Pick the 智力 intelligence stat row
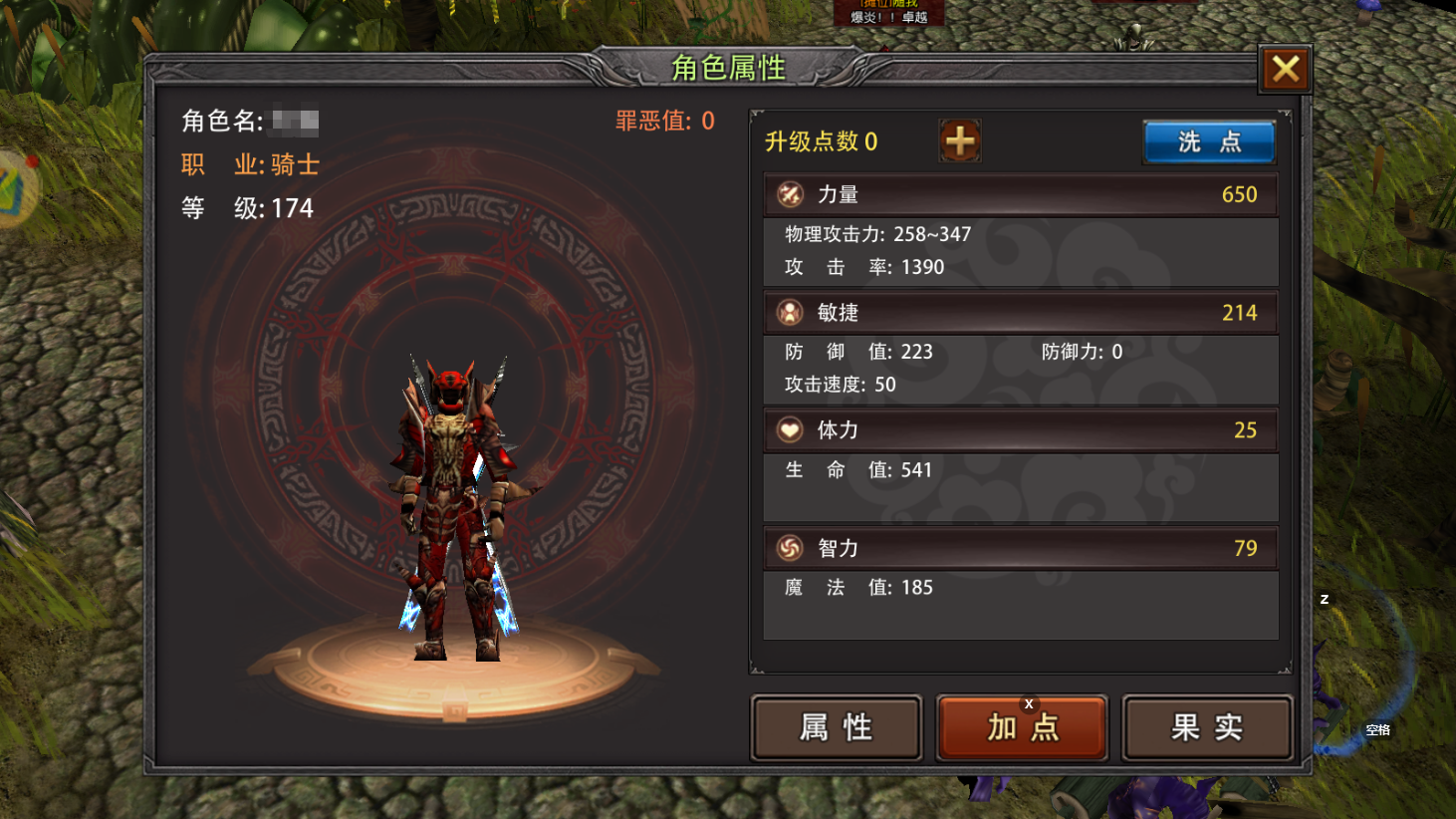This screenshot has width=1456, height=819. point(1021,548)
